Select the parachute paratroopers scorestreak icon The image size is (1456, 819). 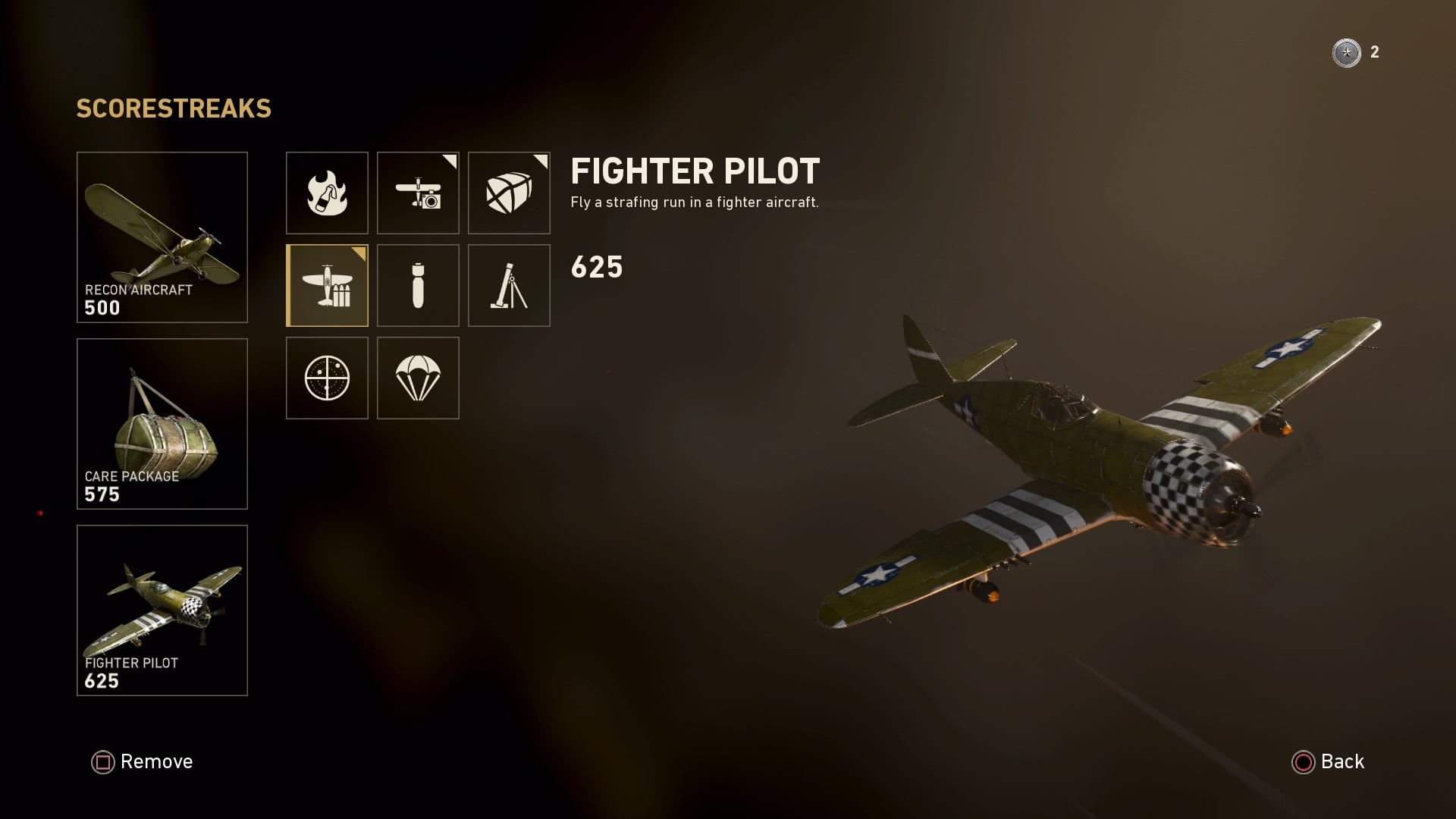(418, 378)
